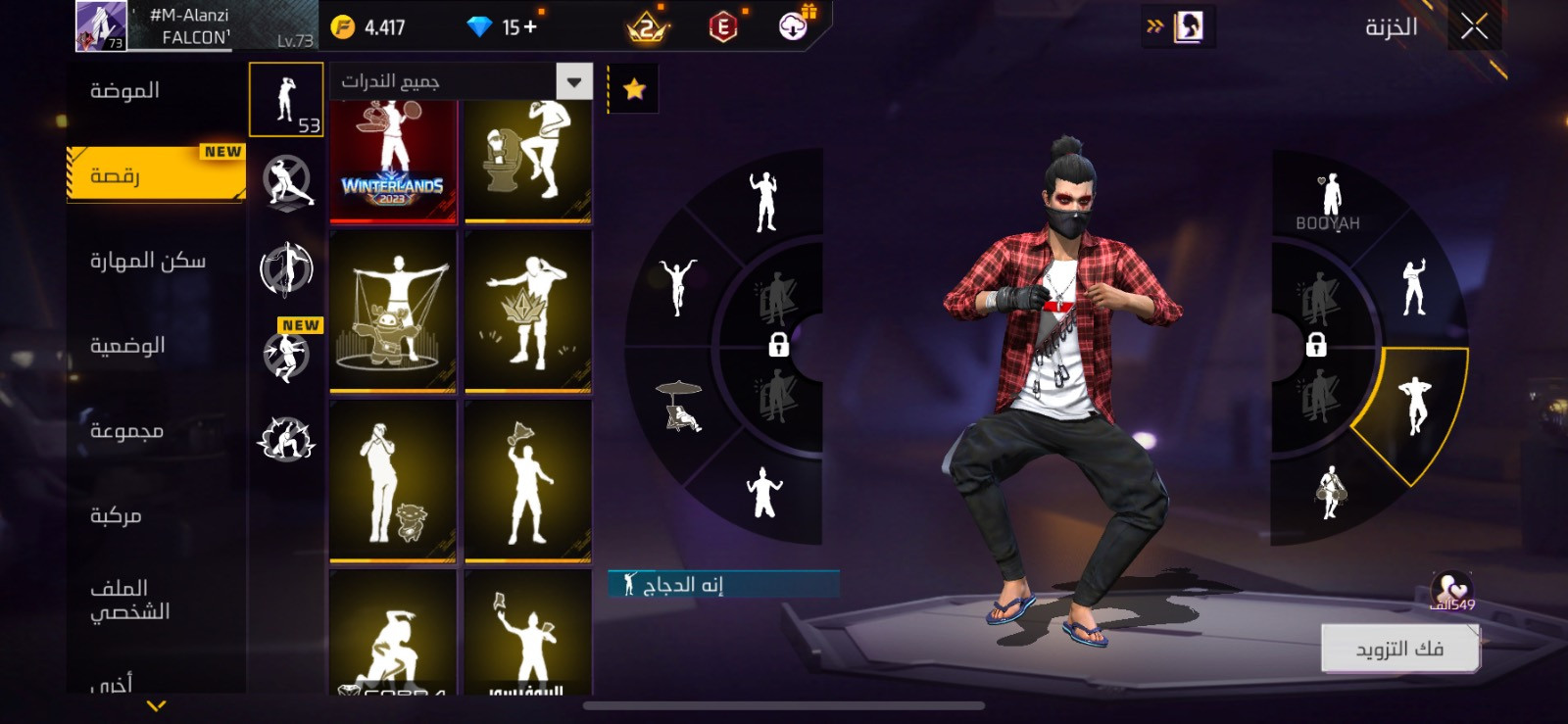1568x724 pixels.
Task: Open the الملف الشخصي (profile) category
Action: click(129, 600)
